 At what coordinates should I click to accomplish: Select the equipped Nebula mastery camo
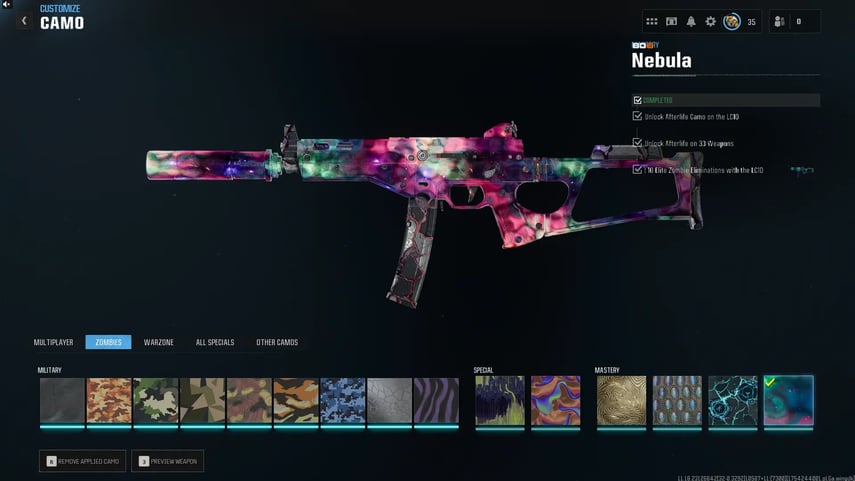pyautogui.click(x=788, y=400)
